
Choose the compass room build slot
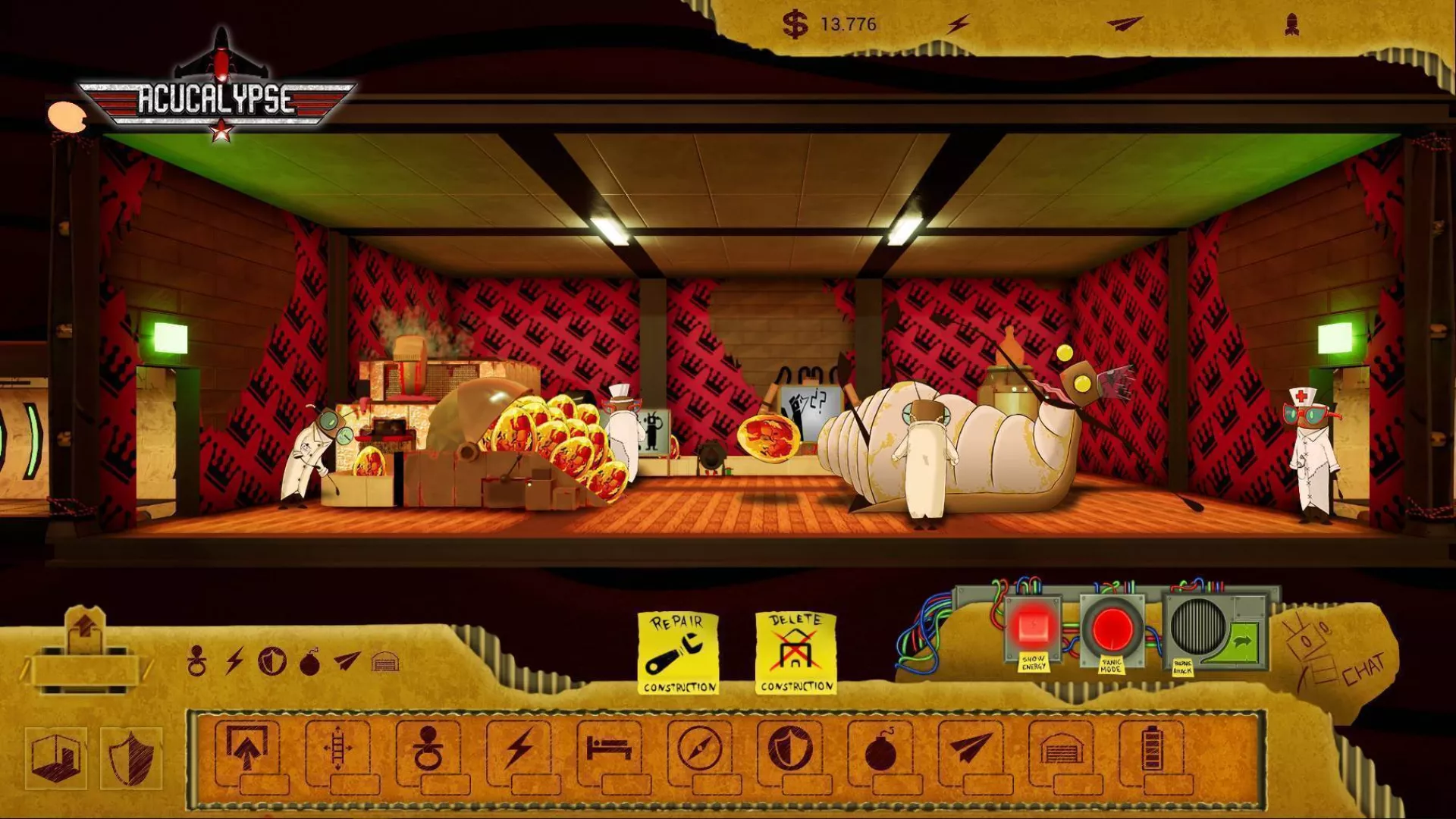[x=700, y=749]
